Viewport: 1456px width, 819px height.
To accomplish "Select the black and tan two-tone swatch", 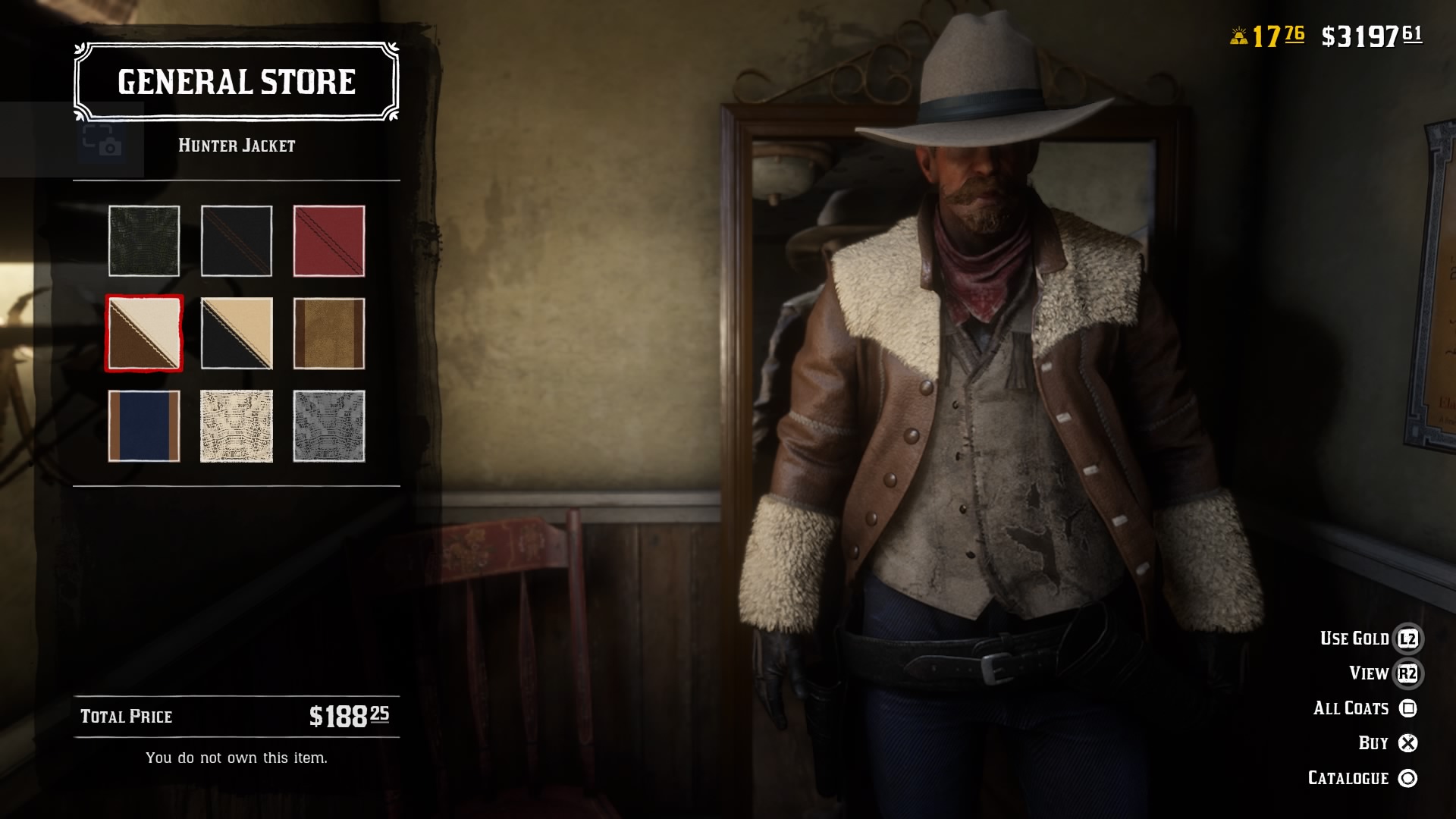I will 237,334.
